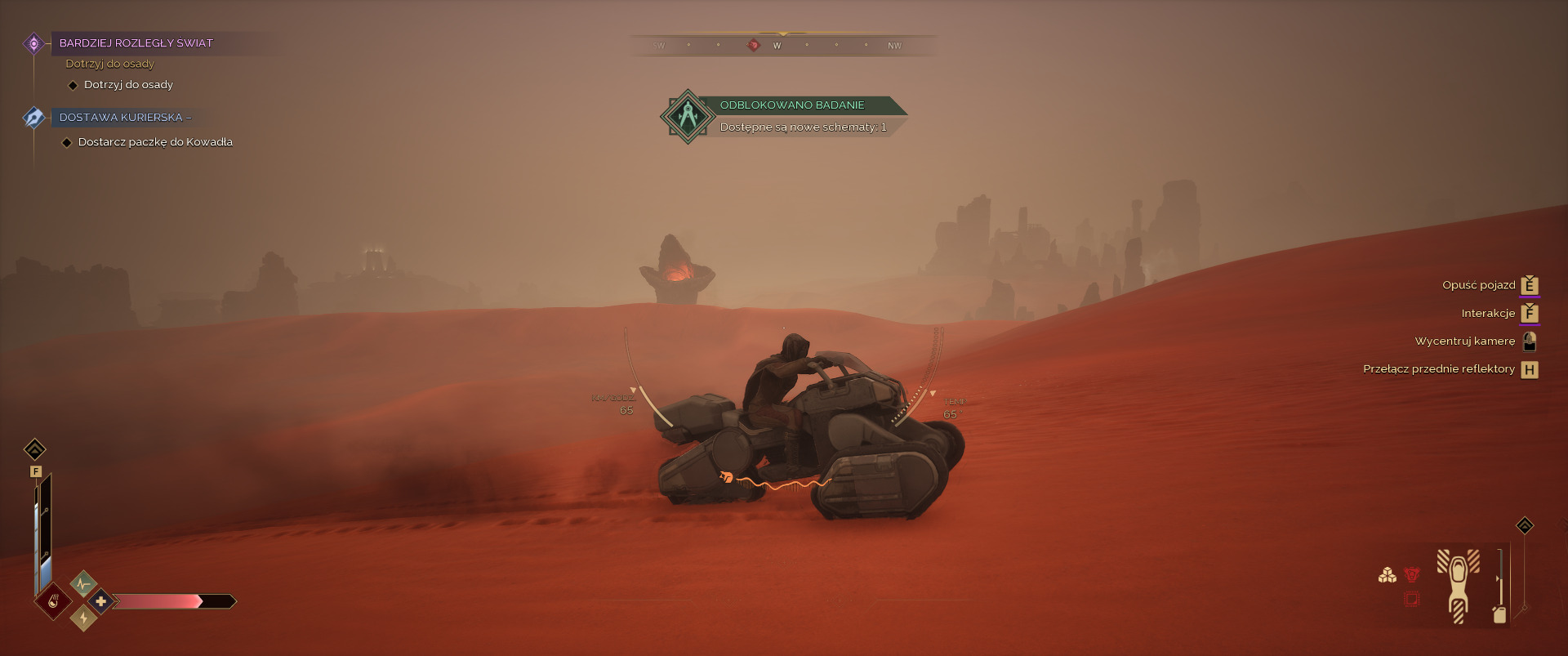Click the red engine warning icon

tap(1411, 574)
